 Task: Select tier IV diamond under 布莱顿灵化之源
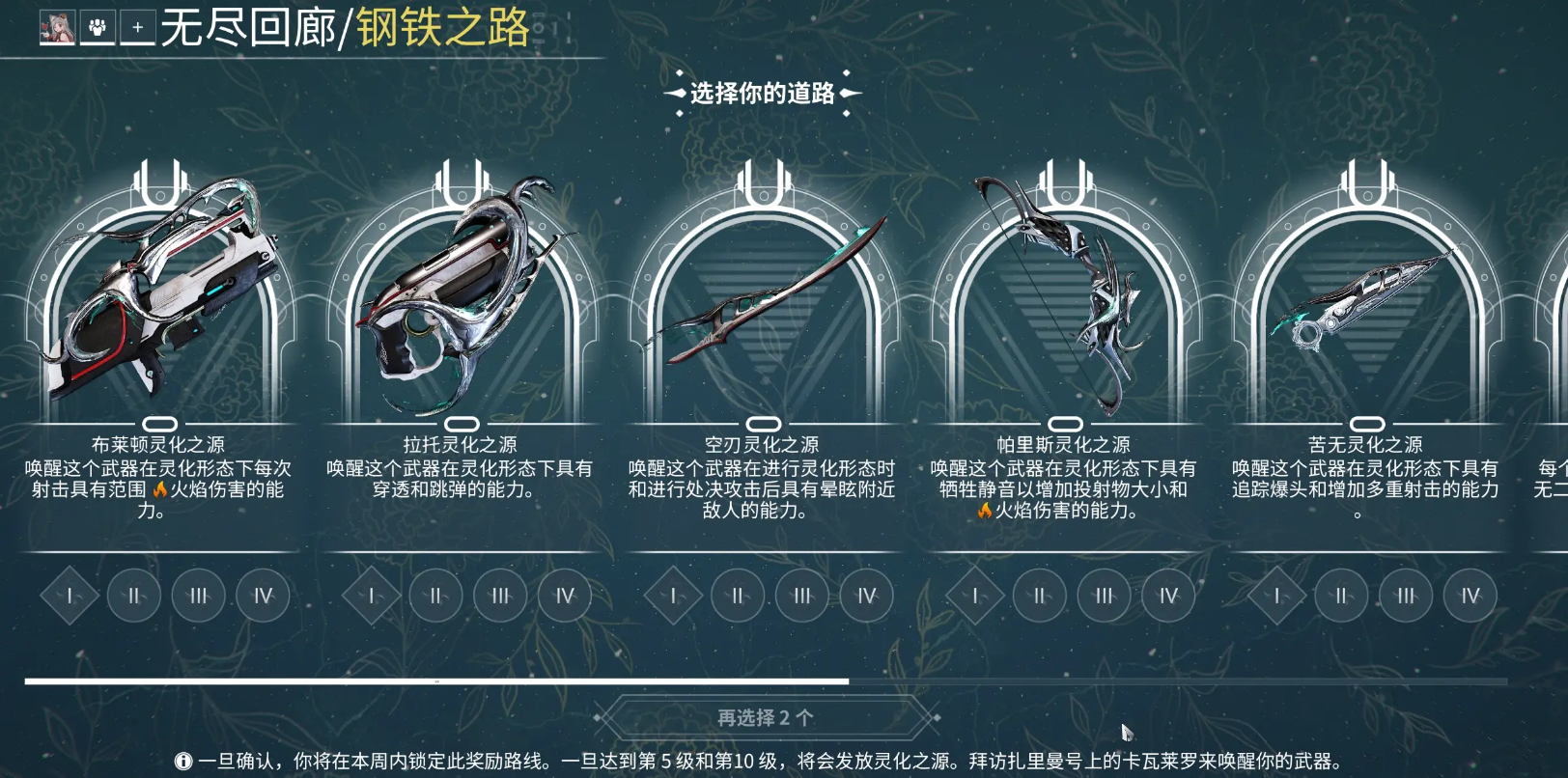pyautogui.click(x=262, y=596)
